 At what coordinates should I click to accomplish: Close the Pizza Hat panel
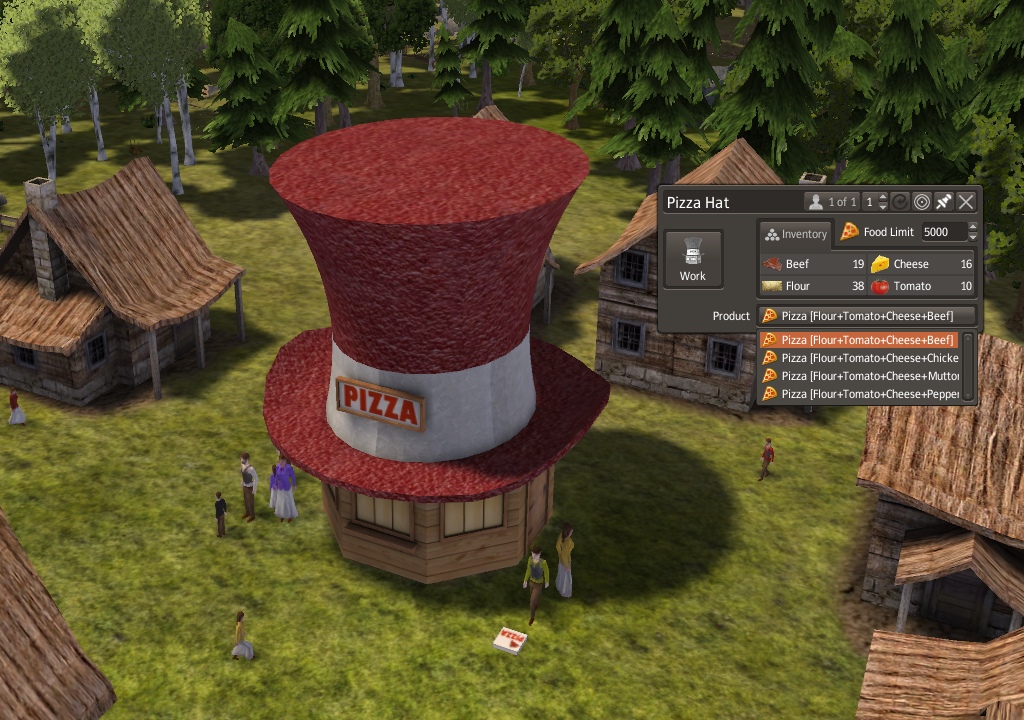[966, 202]
